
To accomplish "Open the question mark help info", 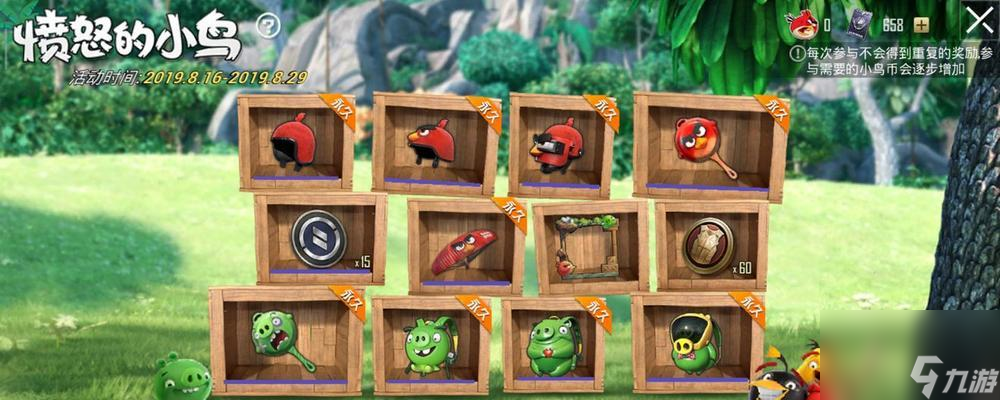I will 267,26.
